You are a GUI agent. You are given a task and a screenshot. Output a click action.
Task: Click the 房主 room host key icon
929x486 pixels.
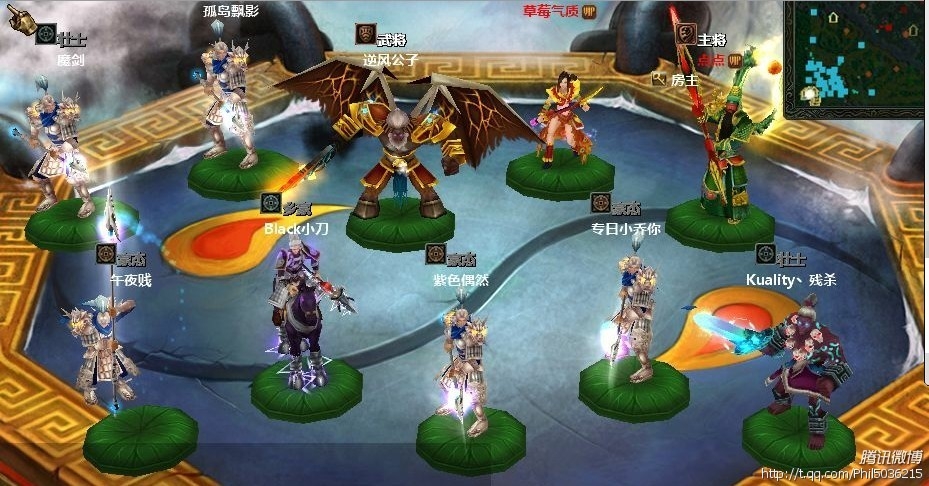tap(658, 78)
